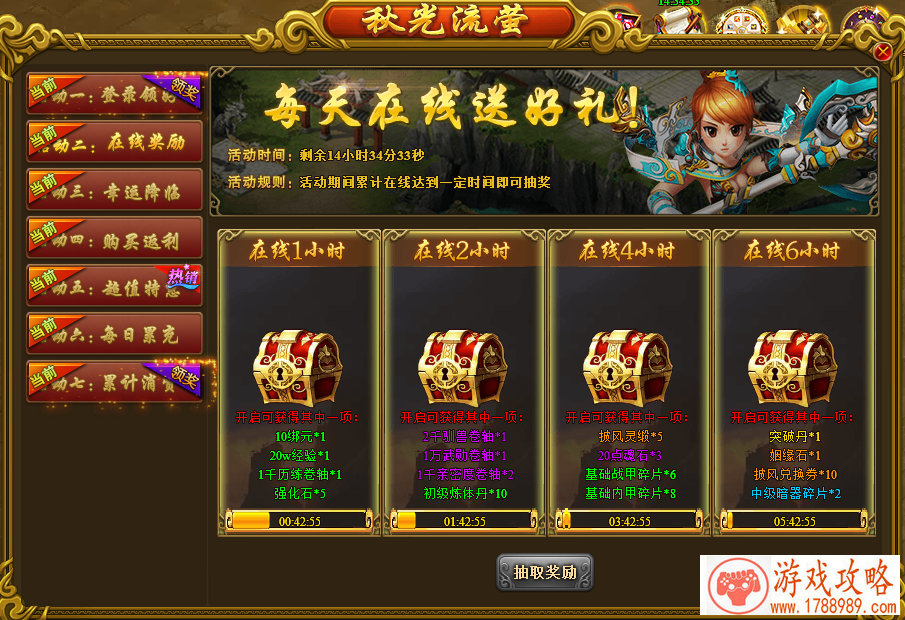
Task: Select activity three 幸运降临 tab
Action: click(x=115, y=189)
